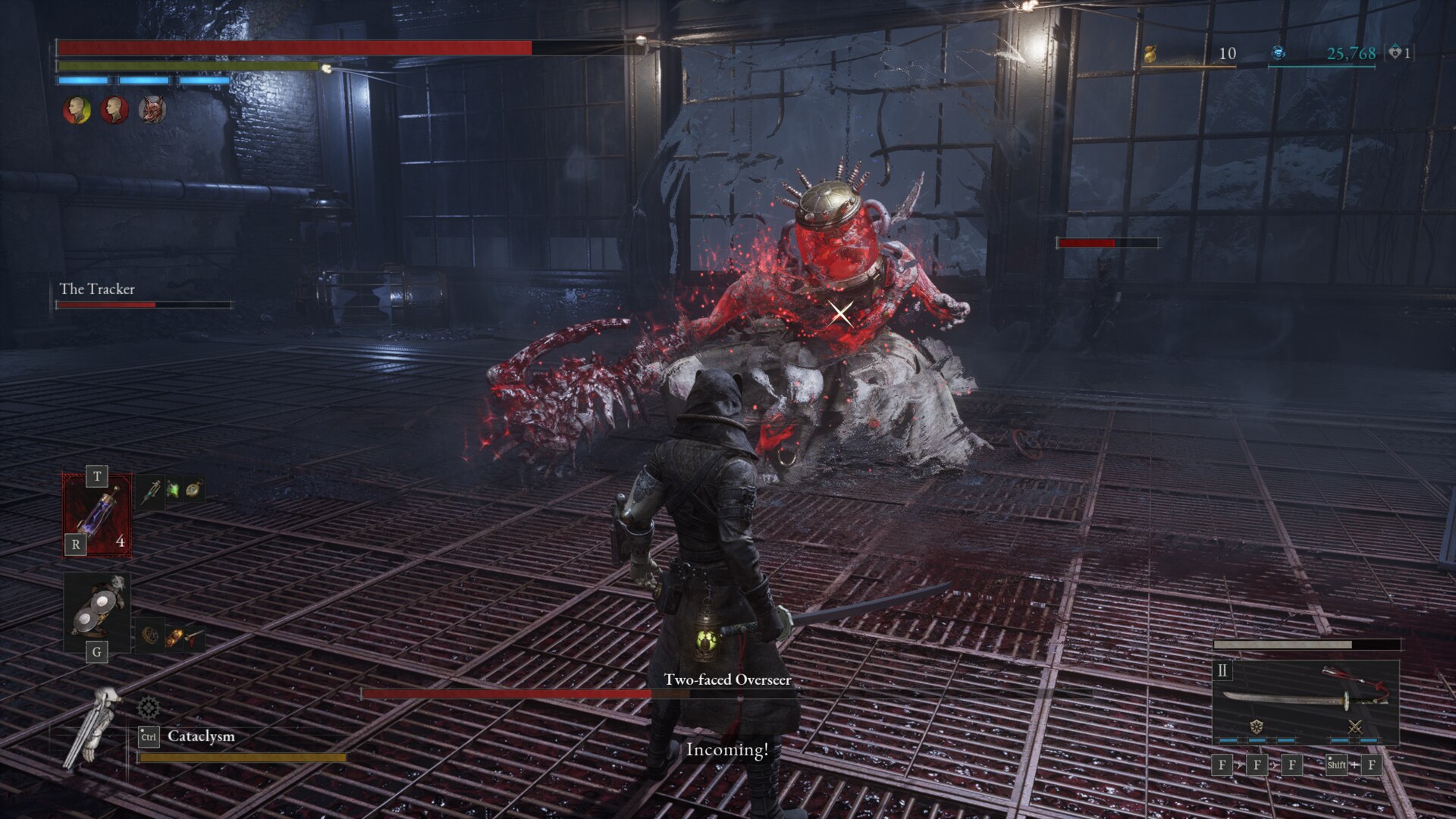The width and height of the screenshot is (1456, 819).
Task: Choose the twin-disc lower belt item slot
Action: pyautogui.click(x=97, y=611)
